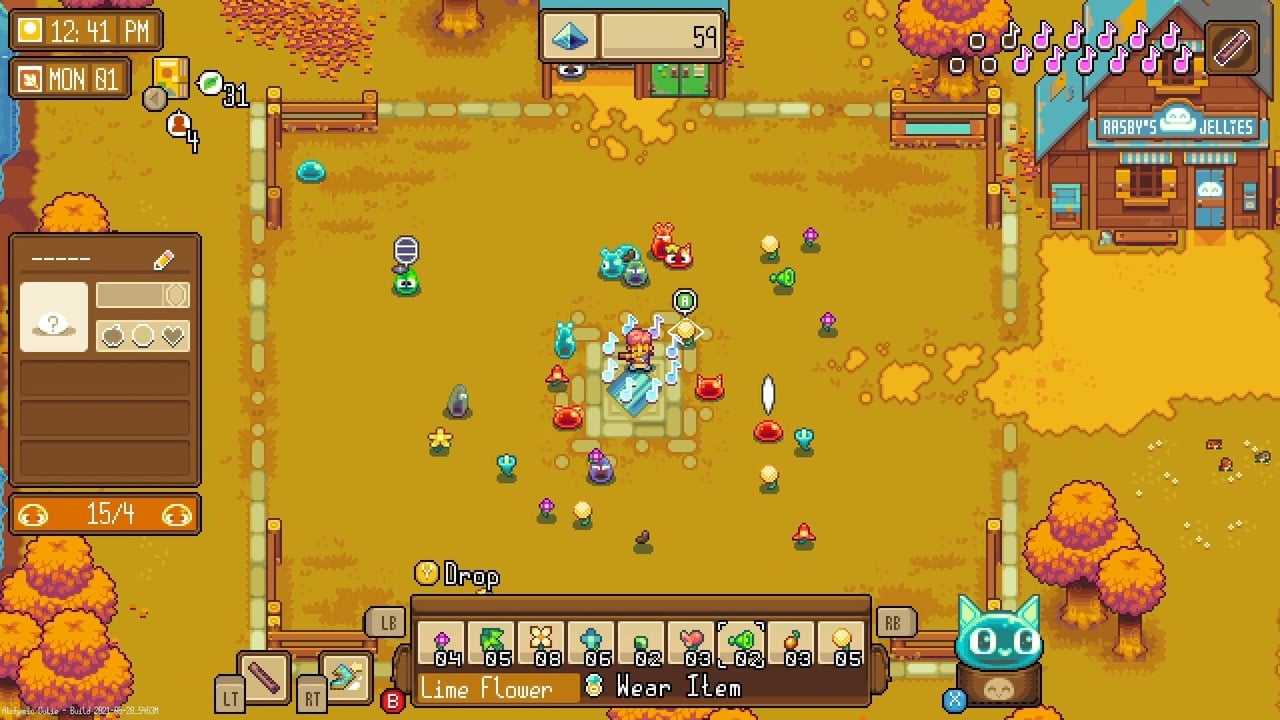Click the pencil edit icon on the jelly card
1280x720 pixels.
coord(163,260)
